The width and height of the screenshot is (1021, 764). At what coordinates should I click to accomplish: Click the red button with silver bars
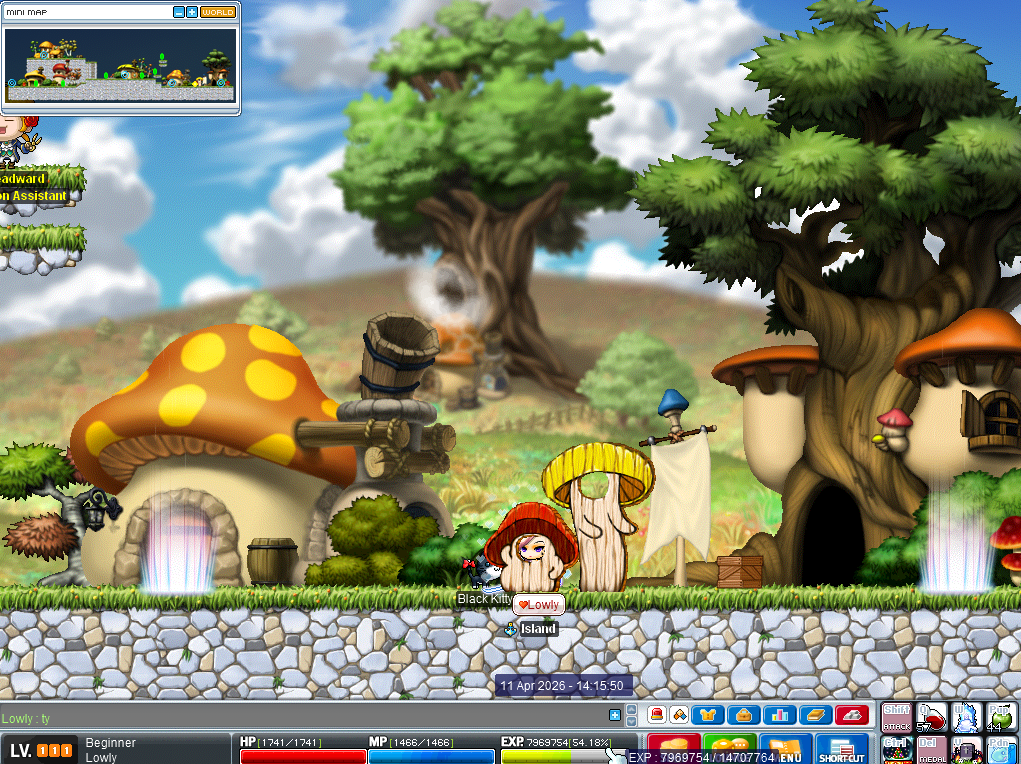851,714
